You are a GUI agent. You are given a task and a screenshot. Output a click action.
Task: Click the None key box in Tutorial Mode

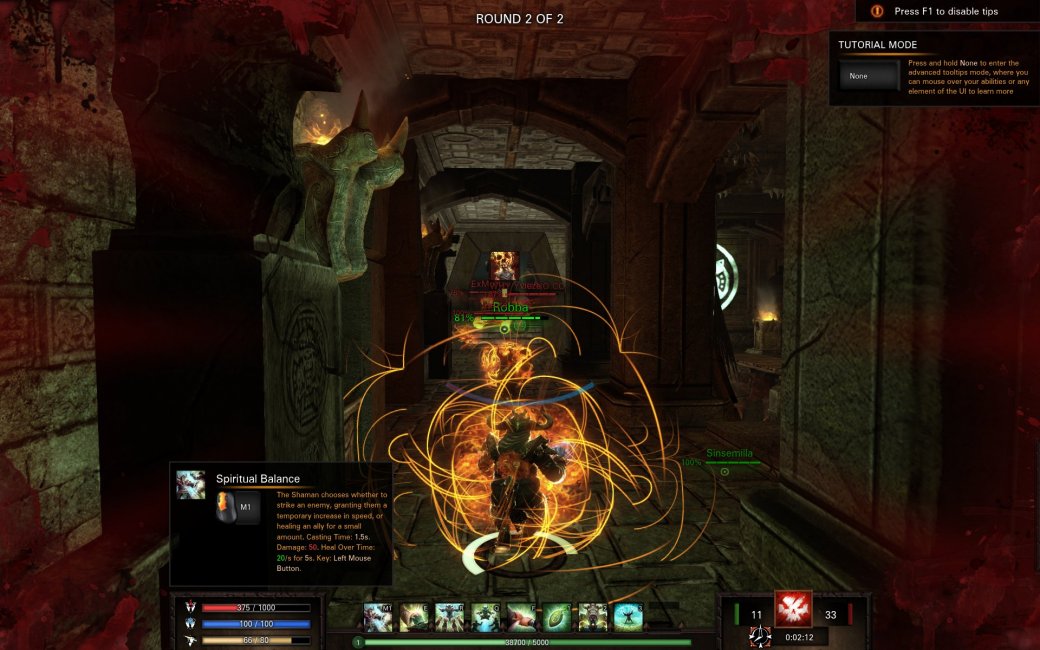(x=869, y=76)
